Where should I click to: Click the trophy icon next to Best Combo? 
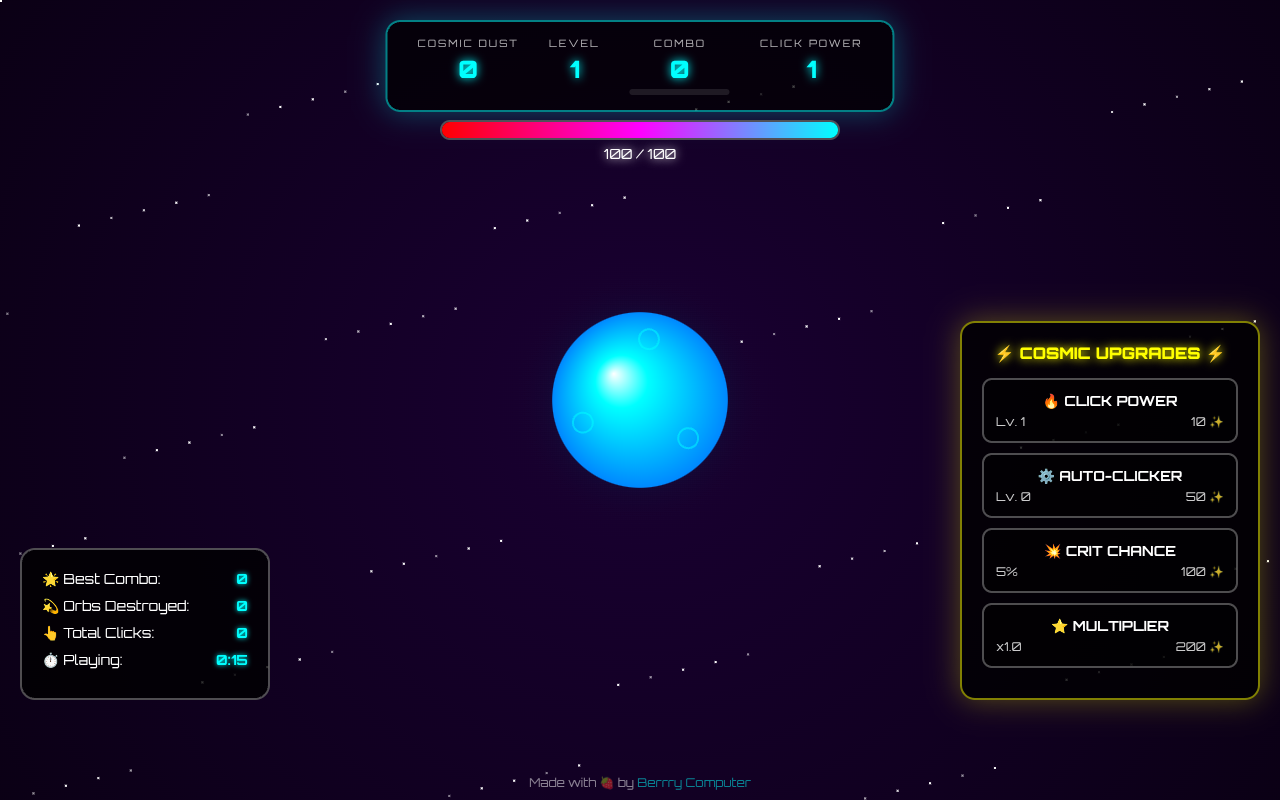[x=49, y=578]
